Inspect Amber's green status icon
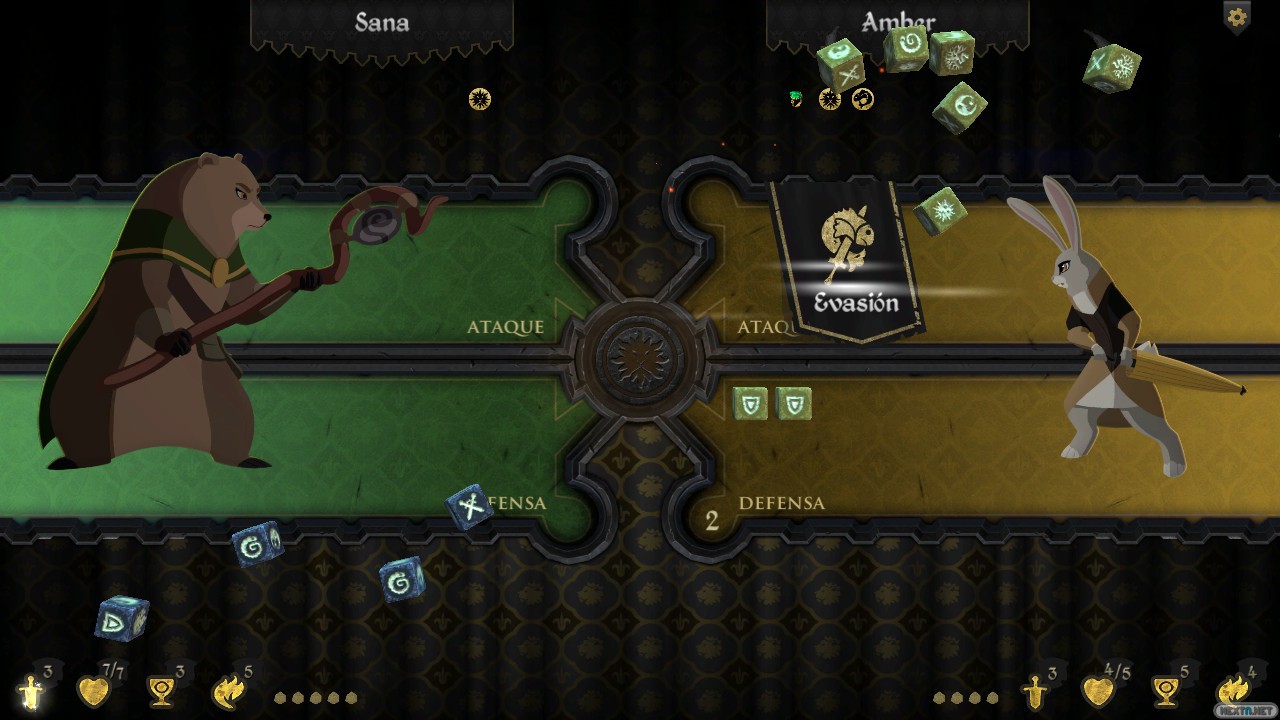 pos(796,98)
